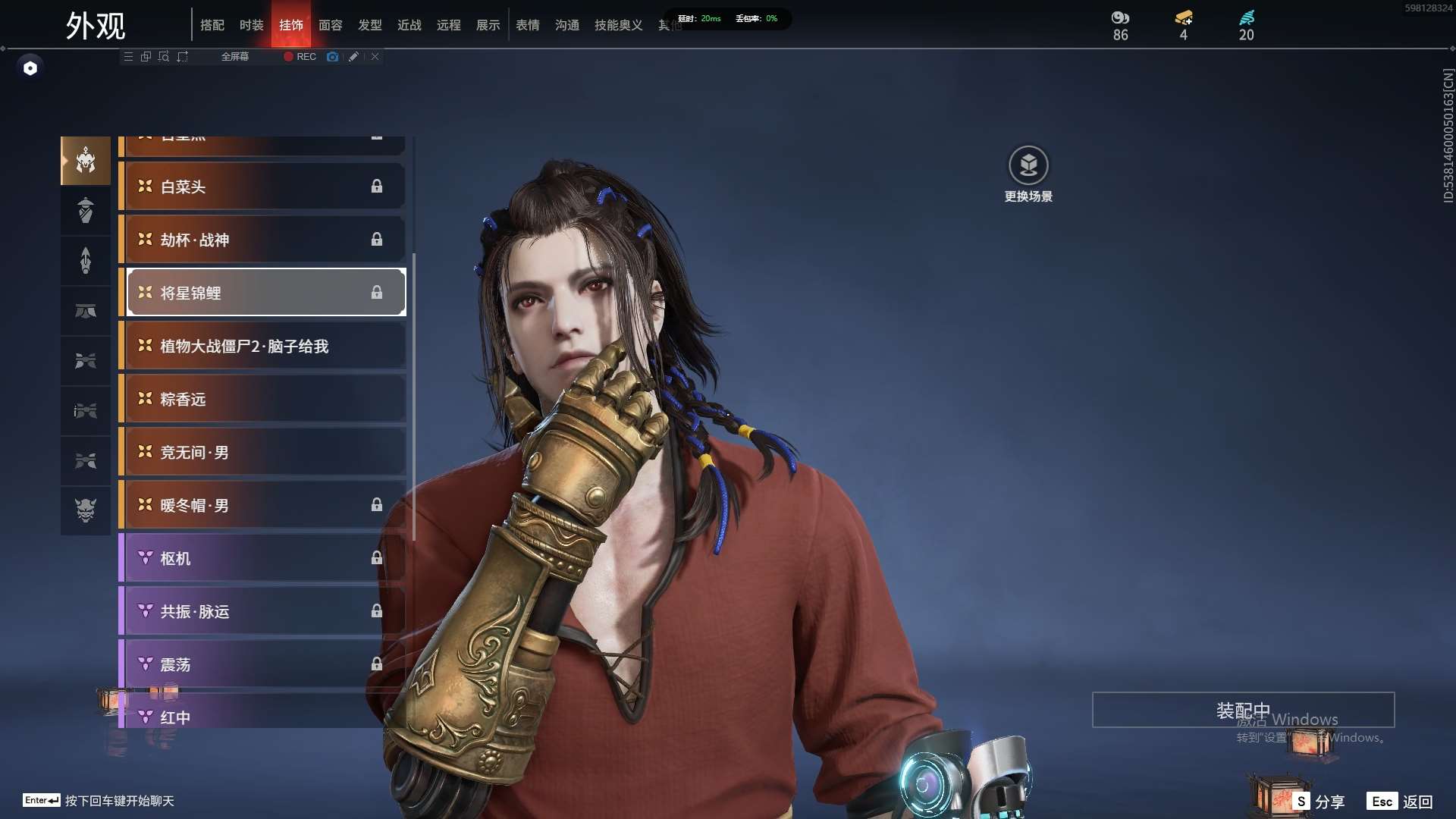This screenshot has width=1456, height=819.
Task: Switch to the 搭配 tab
Action: 212,25
